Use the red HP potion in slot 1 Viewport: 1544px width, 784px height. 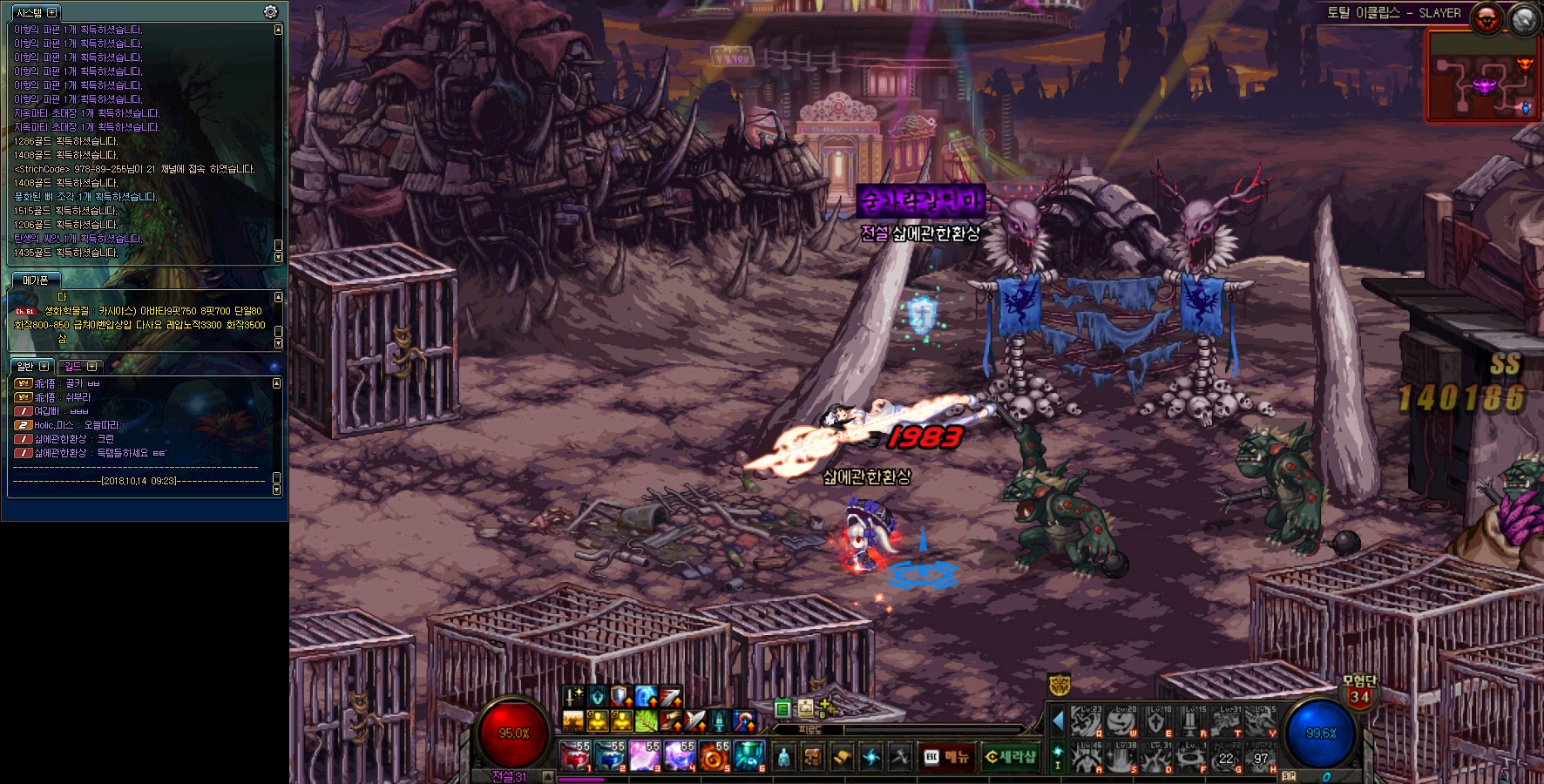575,756
